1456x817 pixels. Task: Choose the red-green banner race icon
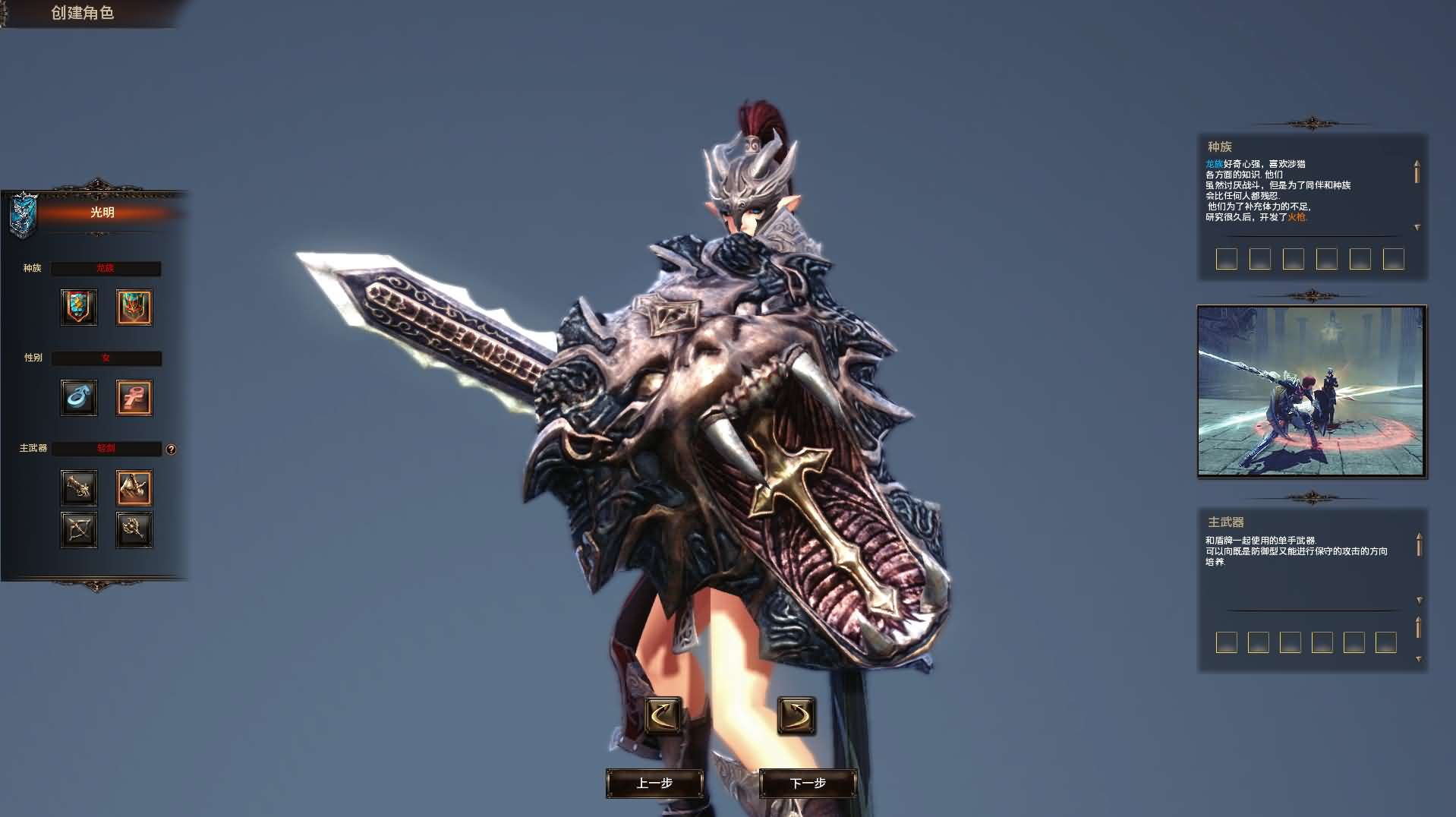point(134,307)
